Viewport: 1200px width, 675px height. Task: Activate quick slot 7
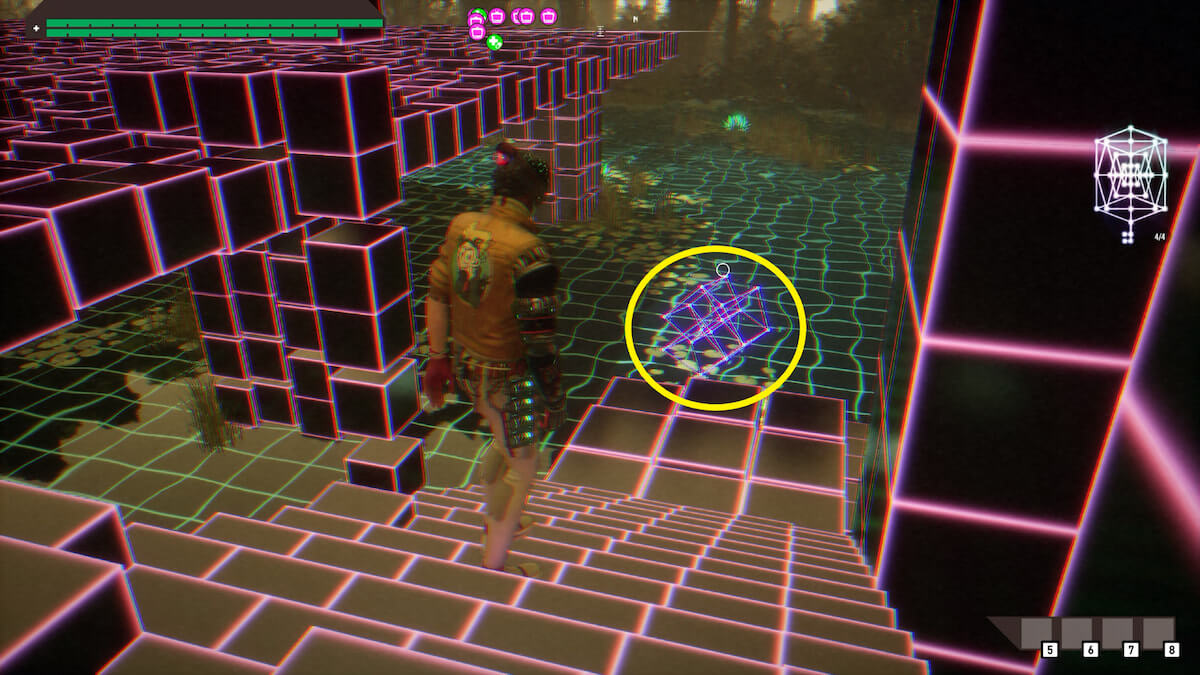point(1131,649)
